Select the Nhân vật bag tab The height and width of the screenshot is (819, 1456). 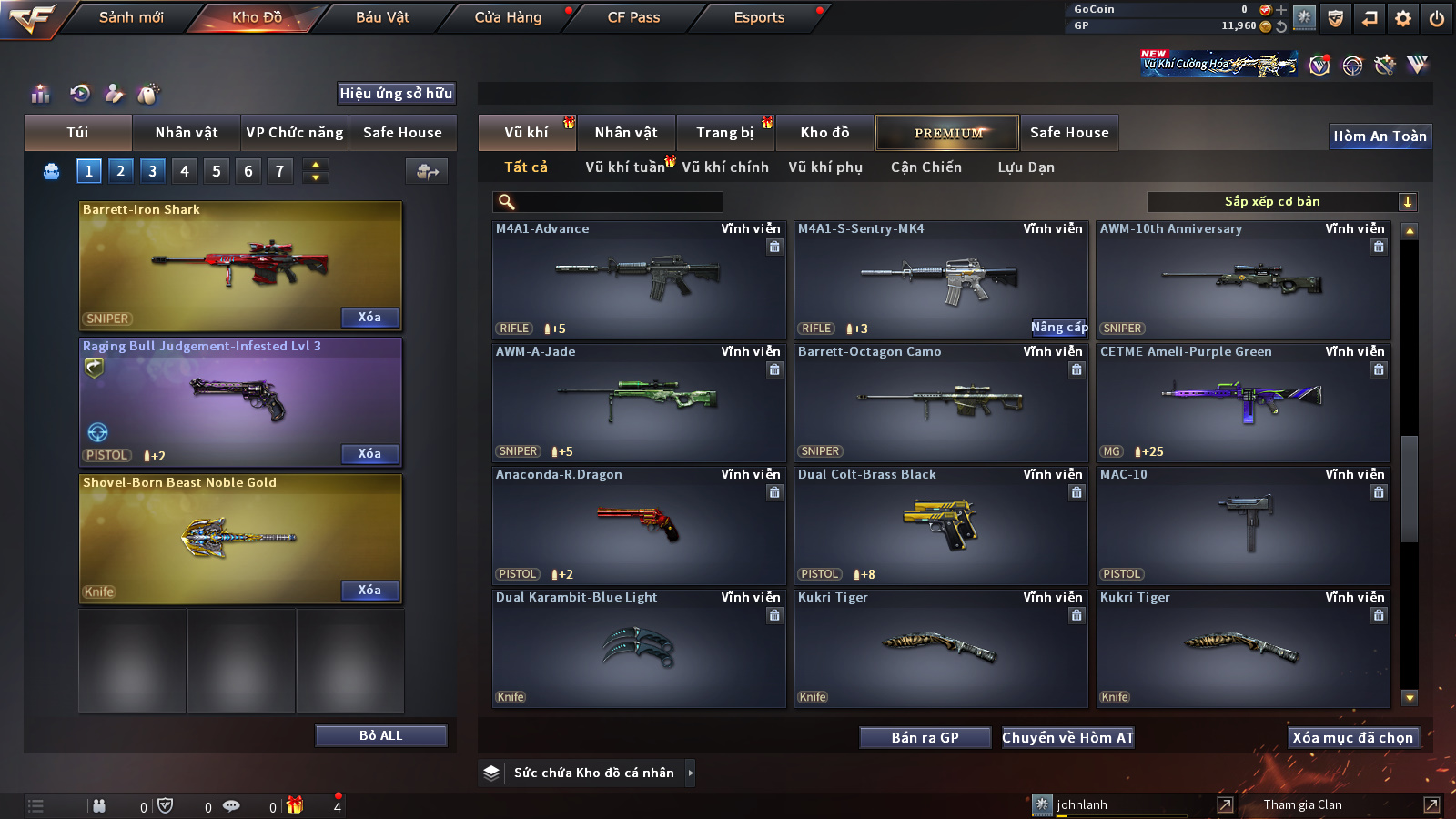(x=187, y=133)
